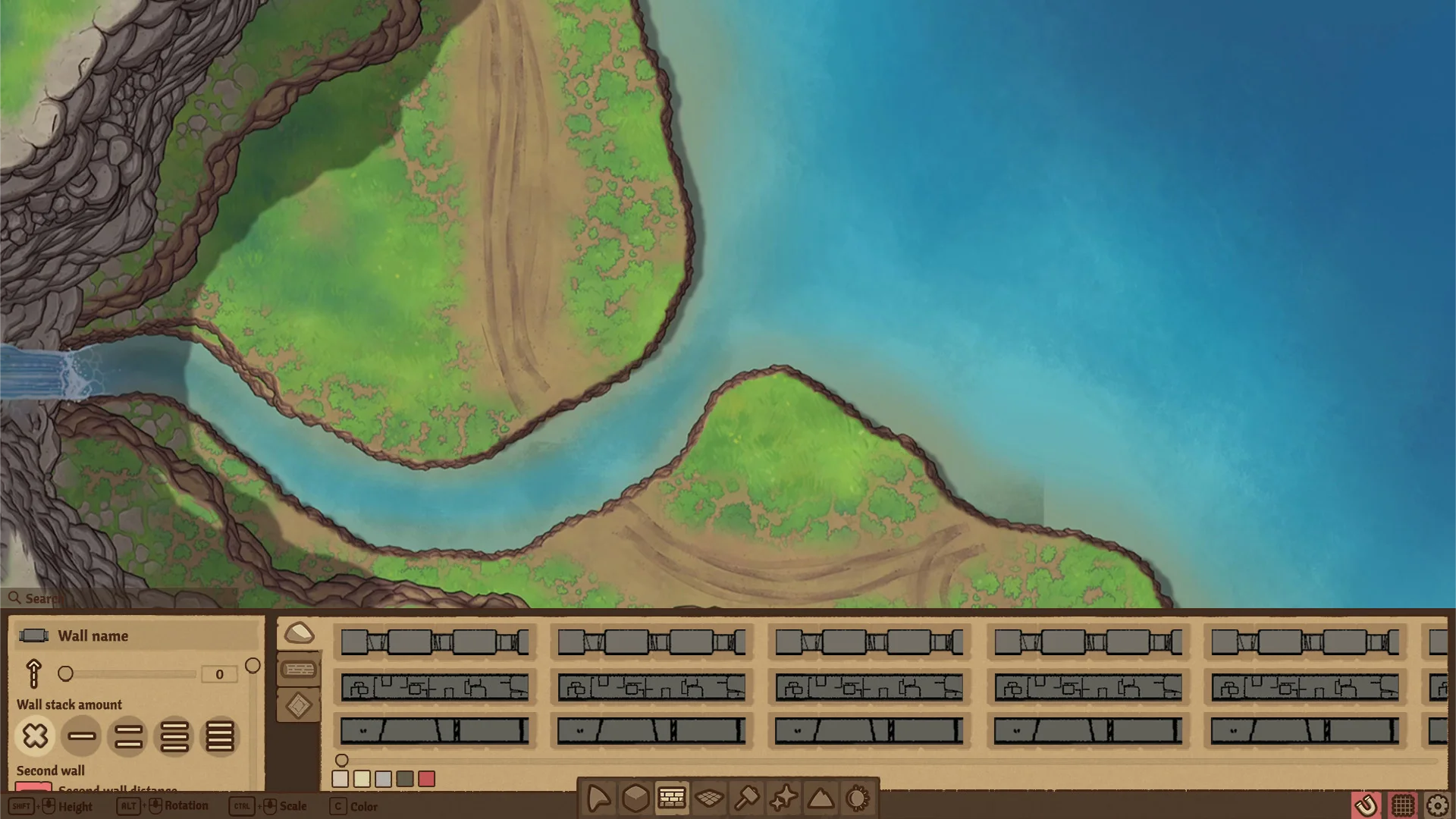1456x819 pixels.
Task: Switch to the stone material tab
Action: pyautogui.click(x=299, y=632)
